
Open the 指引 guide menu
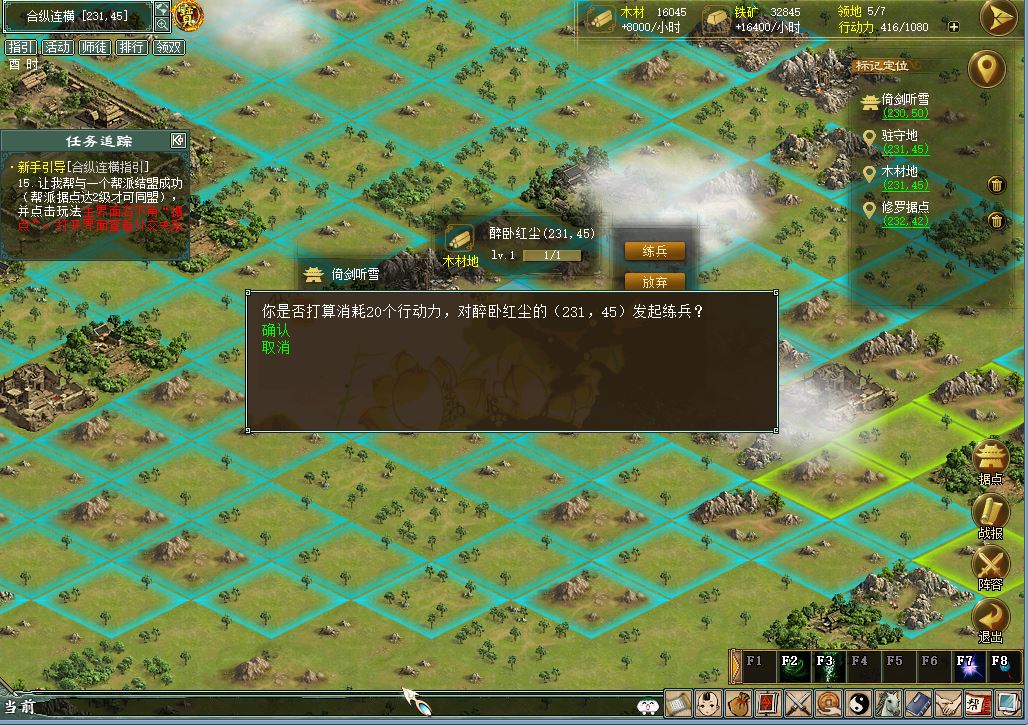[x=20, y=47]
